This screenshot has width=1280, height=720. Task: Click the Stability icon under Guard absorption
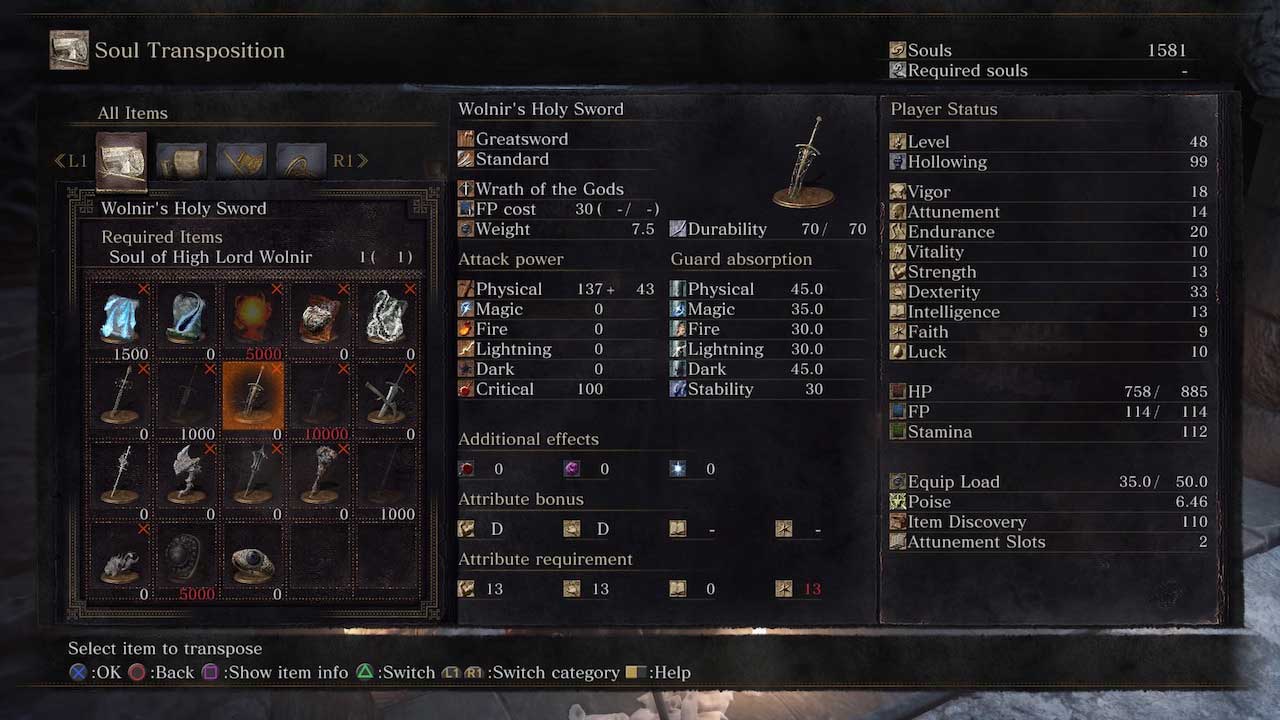click(x=677, y=389)
